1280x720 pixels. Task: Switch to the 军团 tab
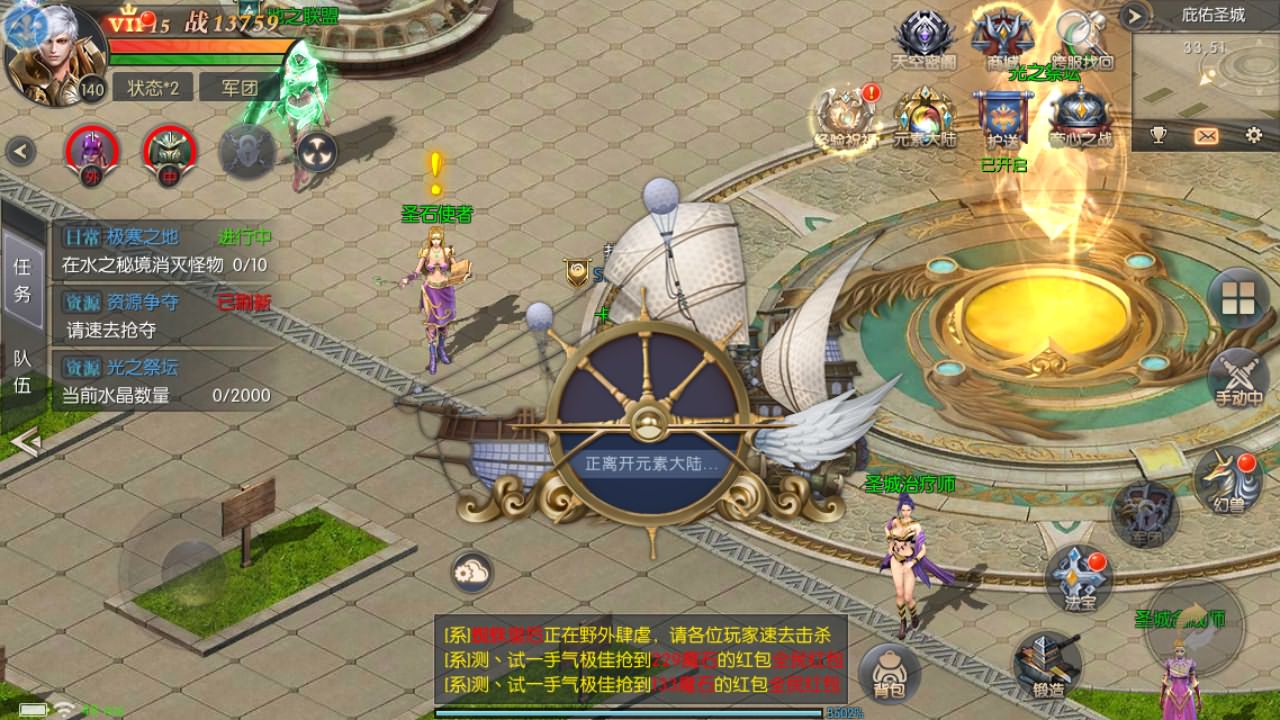(x=238, y=88)
